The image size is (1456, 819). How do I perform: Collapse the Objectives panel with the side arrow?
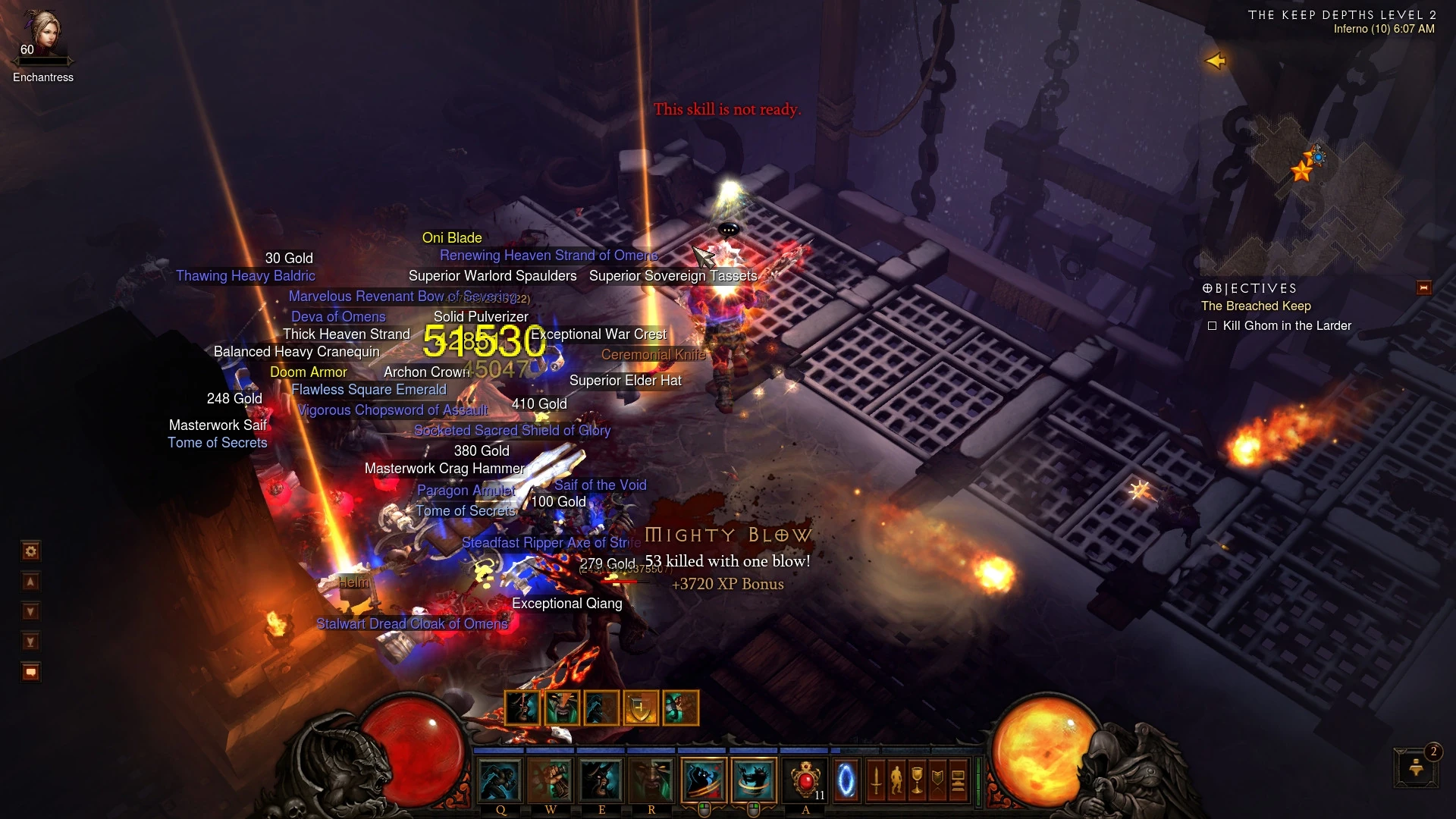coord(1423,288)
